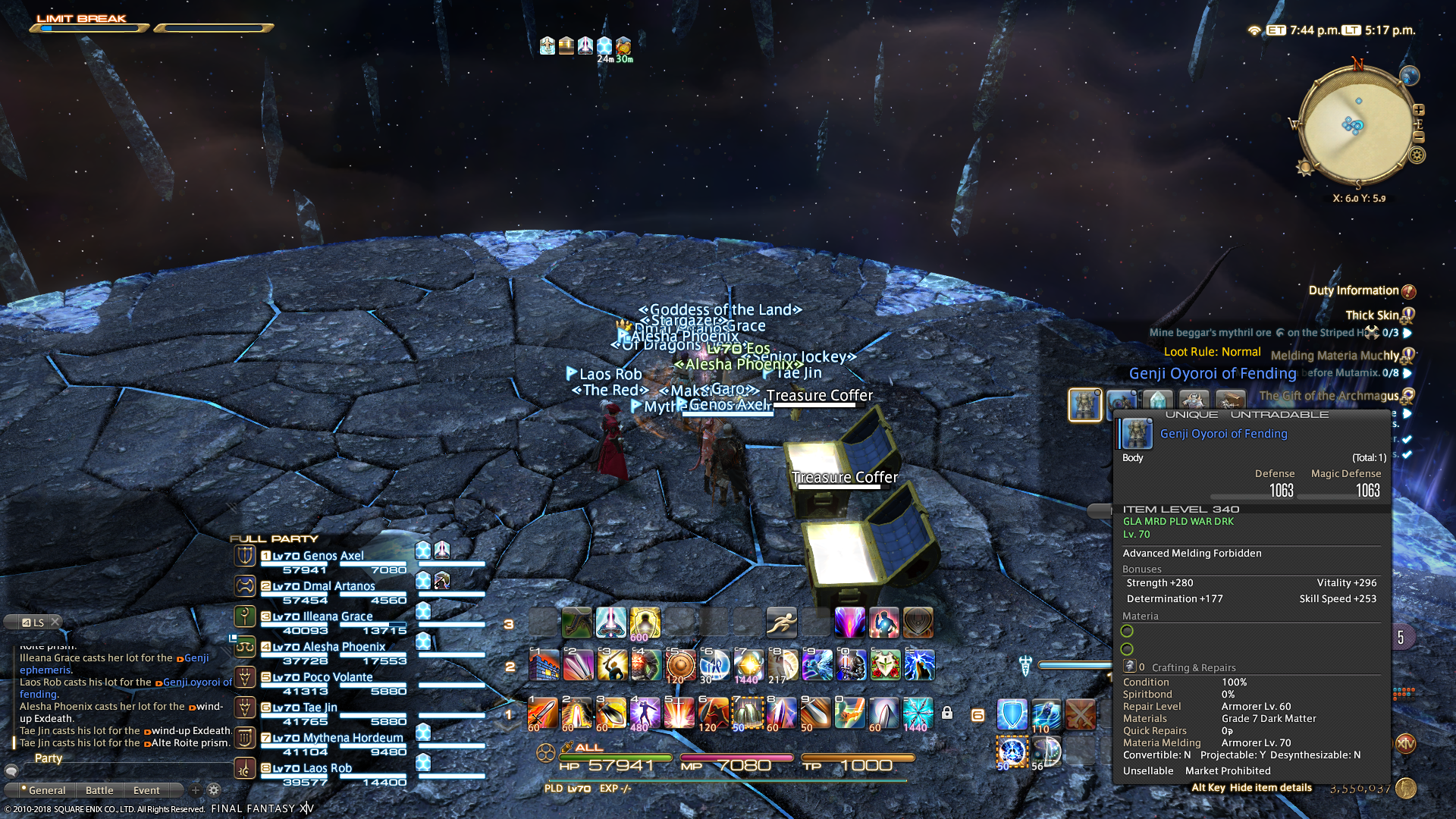Use the castle wall ability icon

pos(544,666)
